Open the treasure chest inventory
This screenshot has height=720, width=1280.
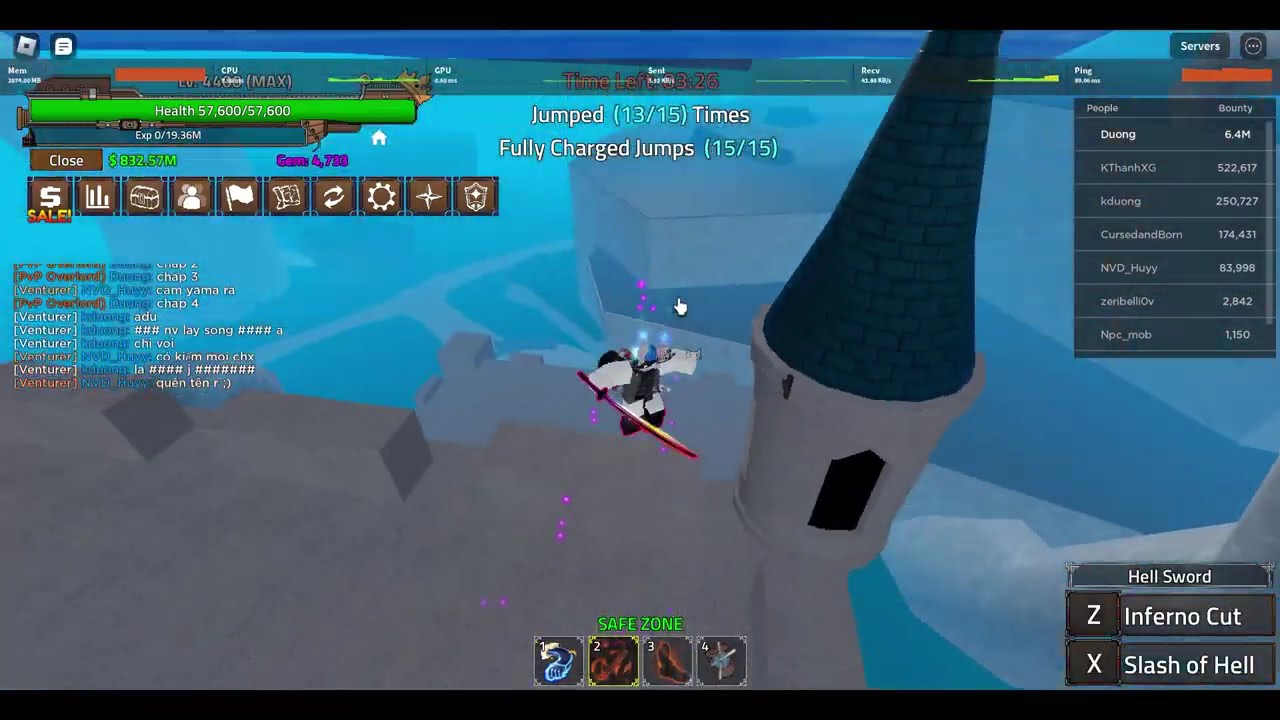(x=143, y=197)
